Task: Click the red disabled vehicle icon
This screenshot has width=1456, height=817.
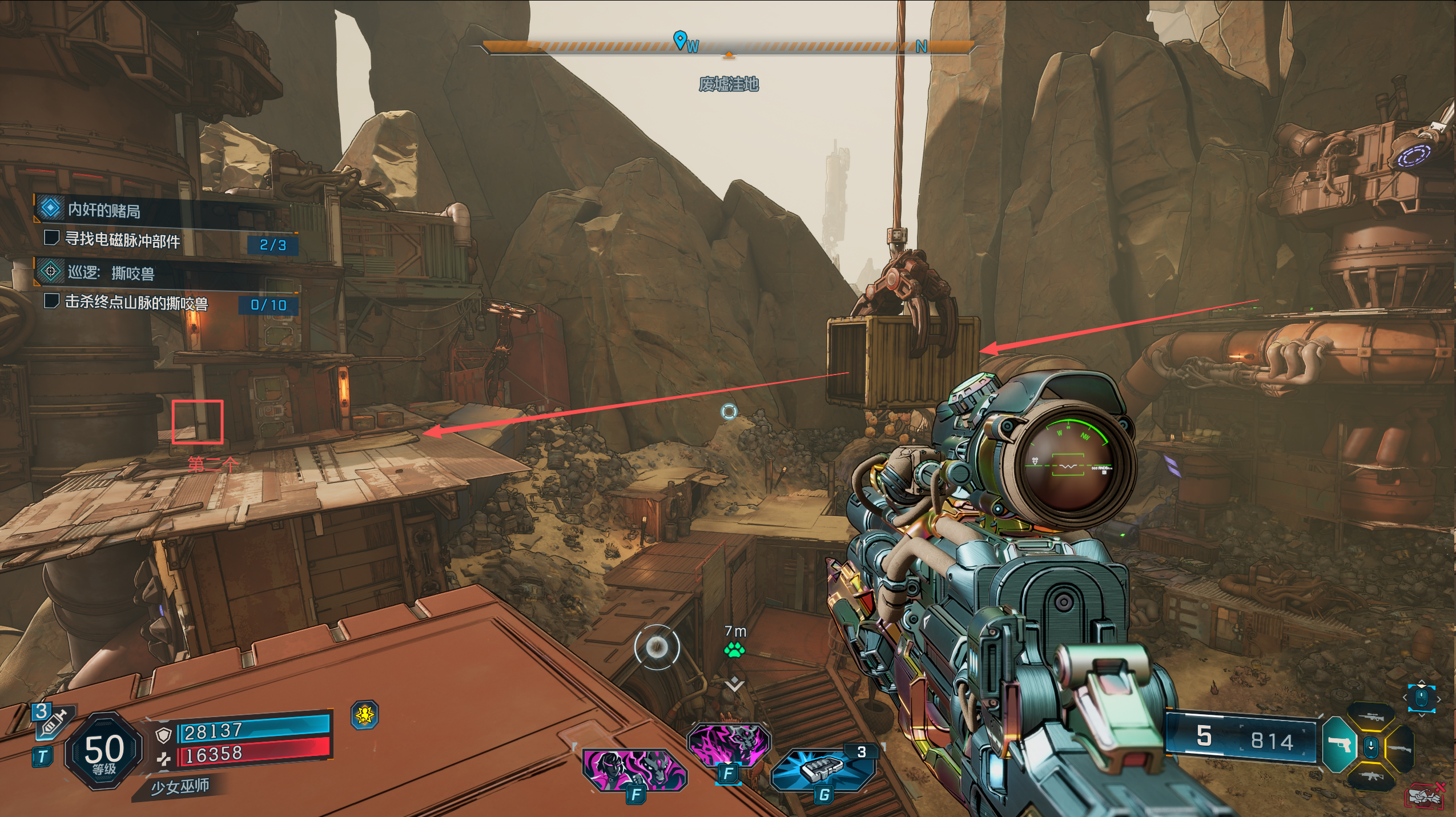Action: [1425, 796]
